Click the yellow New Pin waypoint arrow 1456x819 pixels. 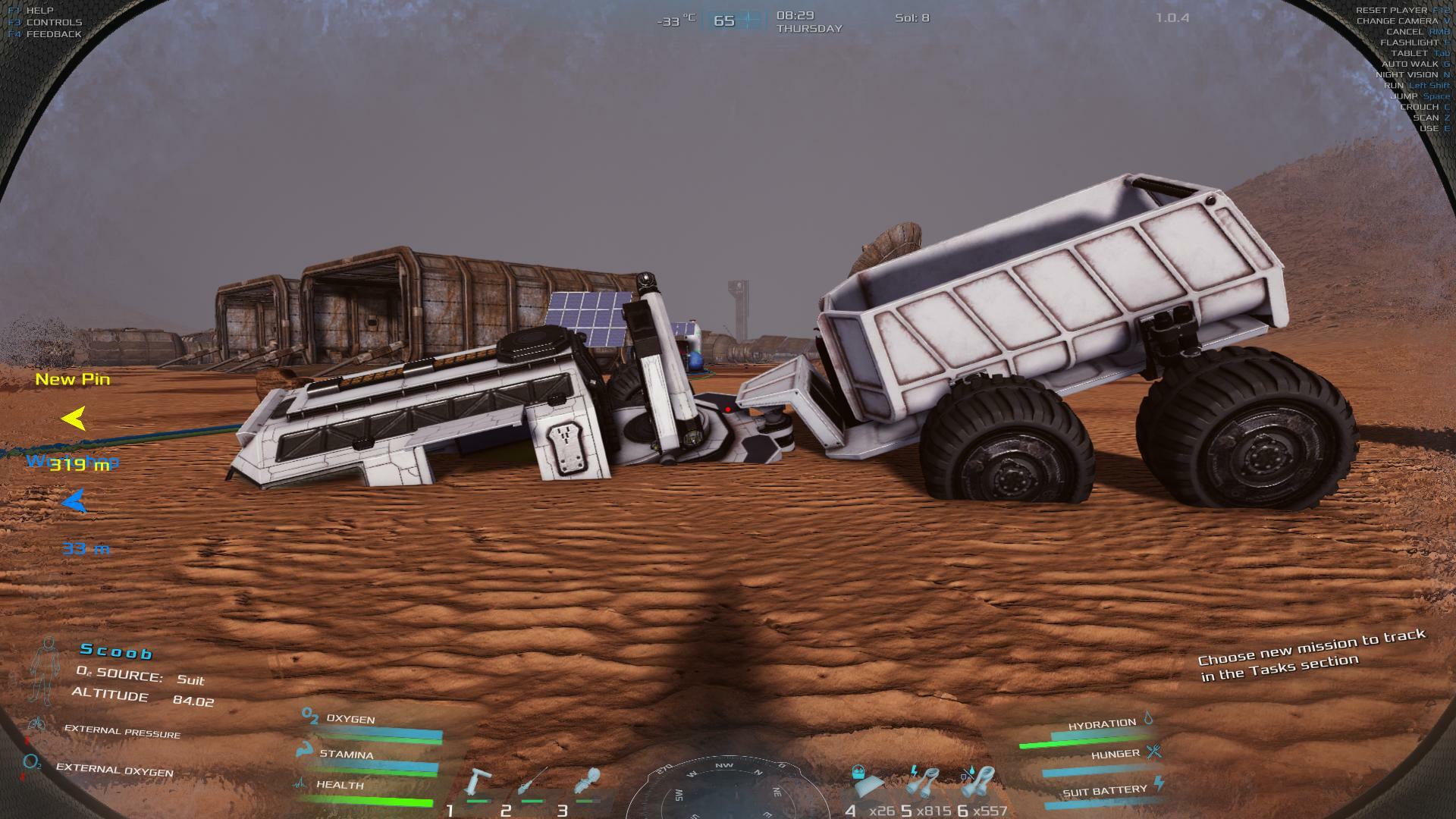click(x=74, y=419)
